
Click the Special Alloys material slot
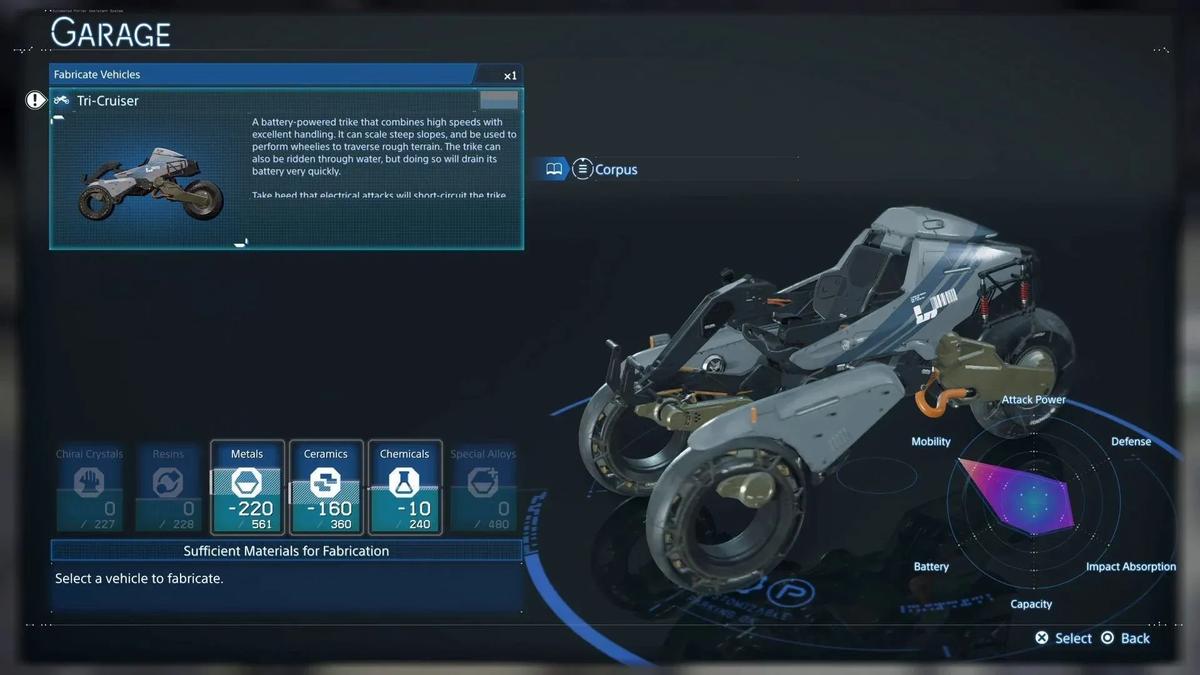pyautogui.click(x=483, y=487)
